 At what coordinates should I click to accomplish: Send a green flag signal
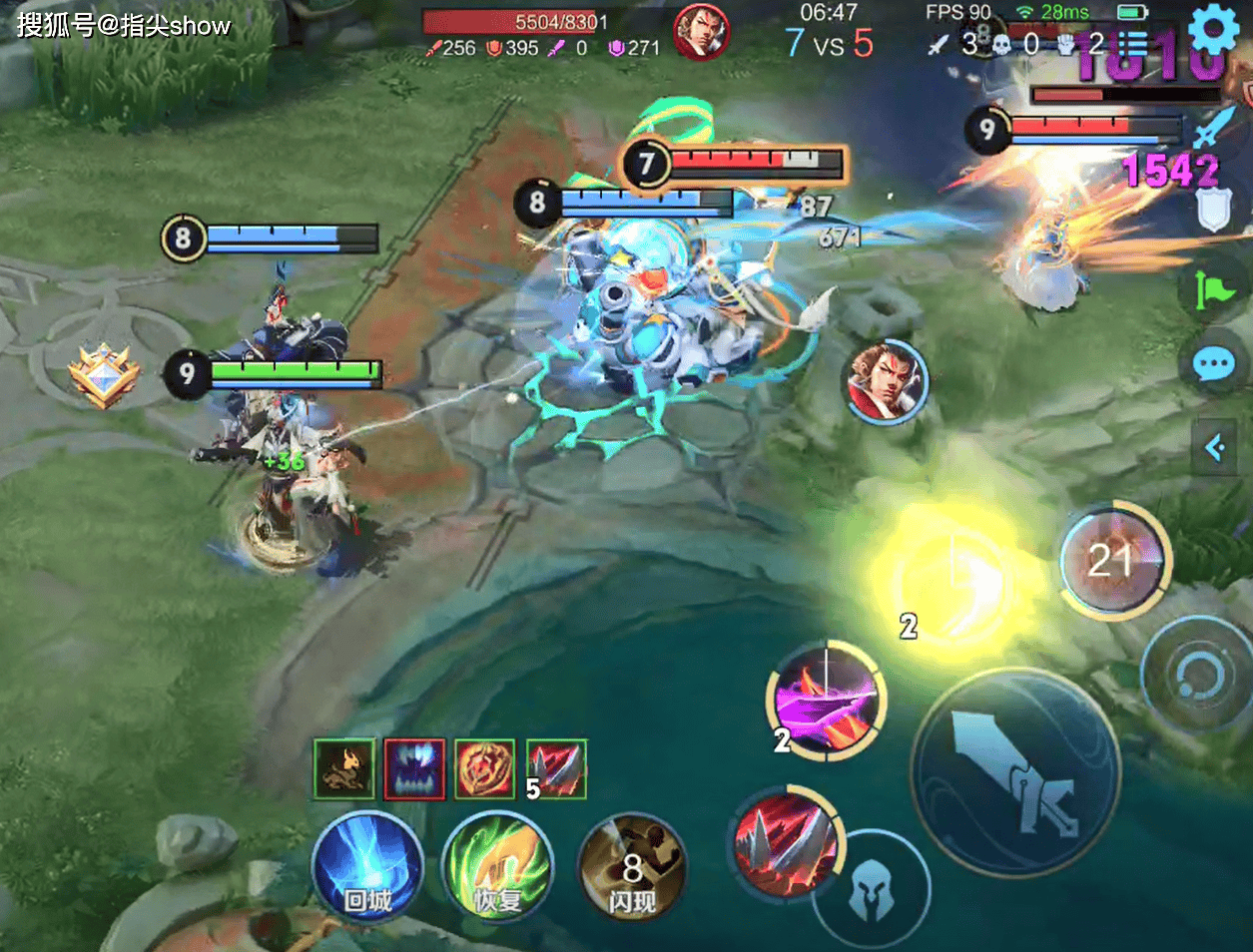[x=1214, y=290]
